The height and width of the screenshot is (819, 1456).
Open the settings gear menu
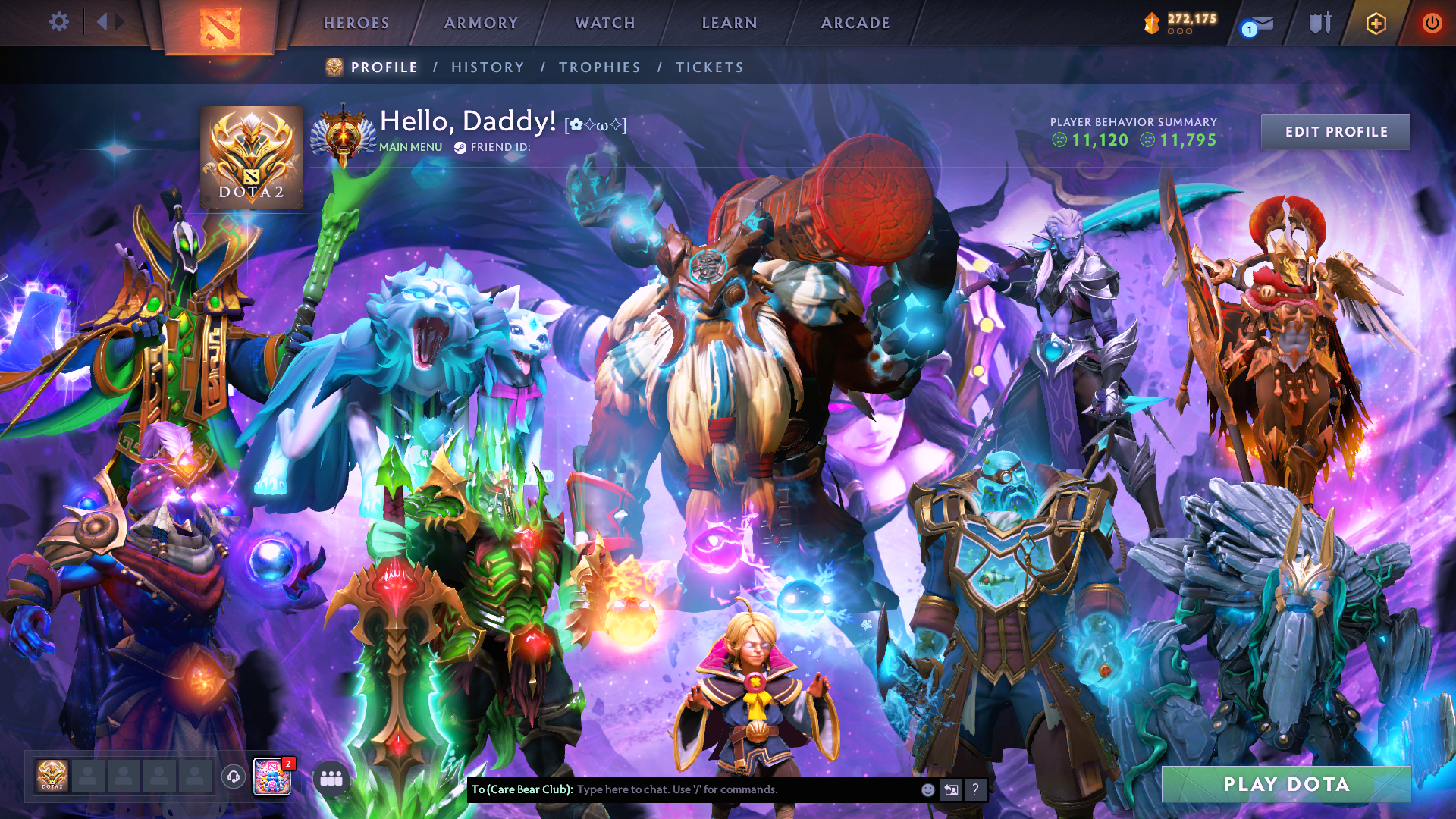(x=59, y=22)
